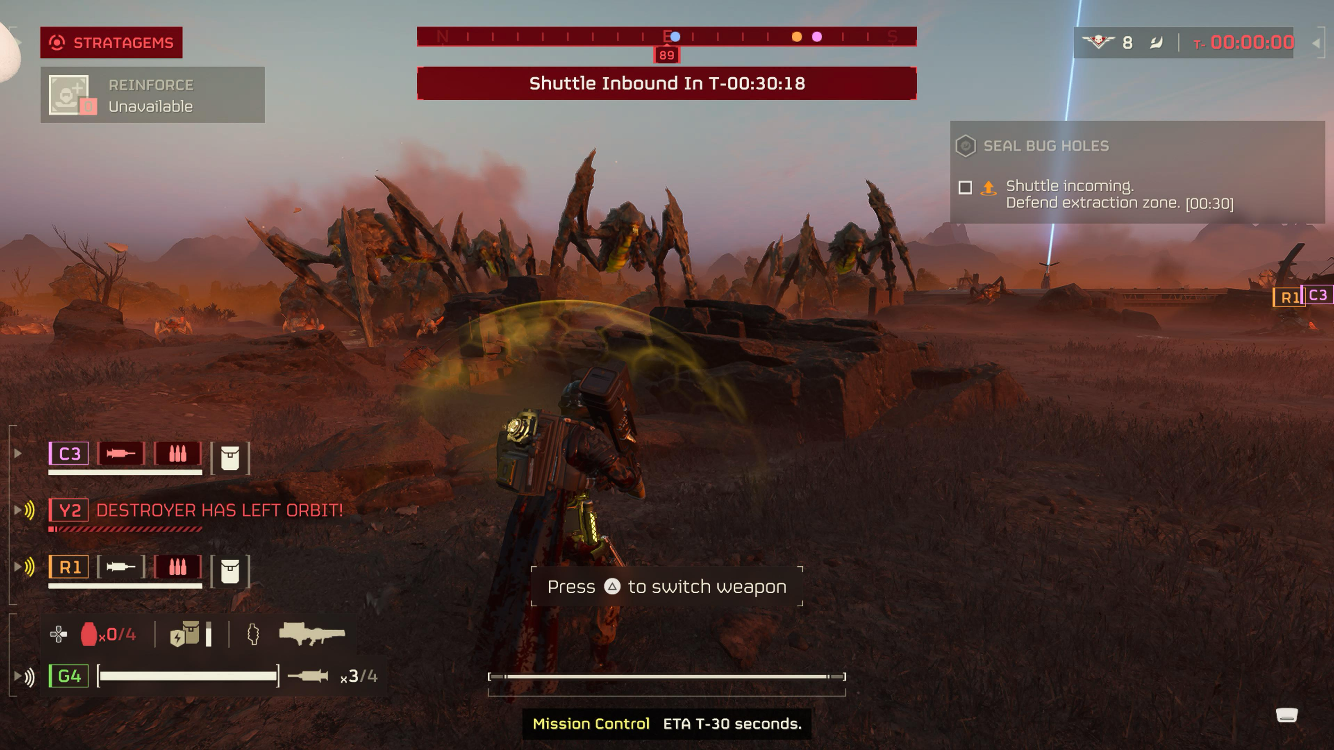Select the Reinforce stratagem entry
This screenshot has height=750, width=1334.
coord(152,95)
